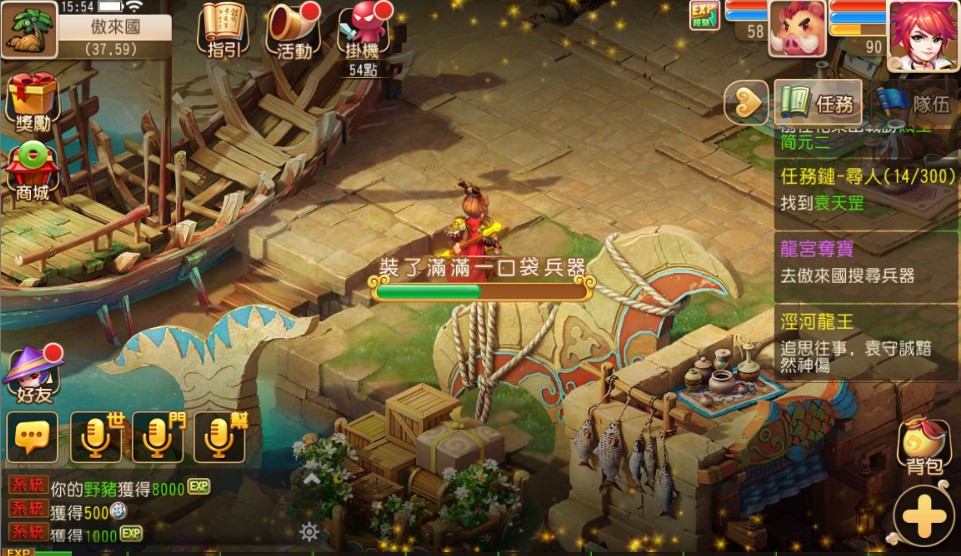Activate the 門 sect voice chat microphone
Image resolution: width=961 pixels, height=556 pixels.
(x=158, y=437)
